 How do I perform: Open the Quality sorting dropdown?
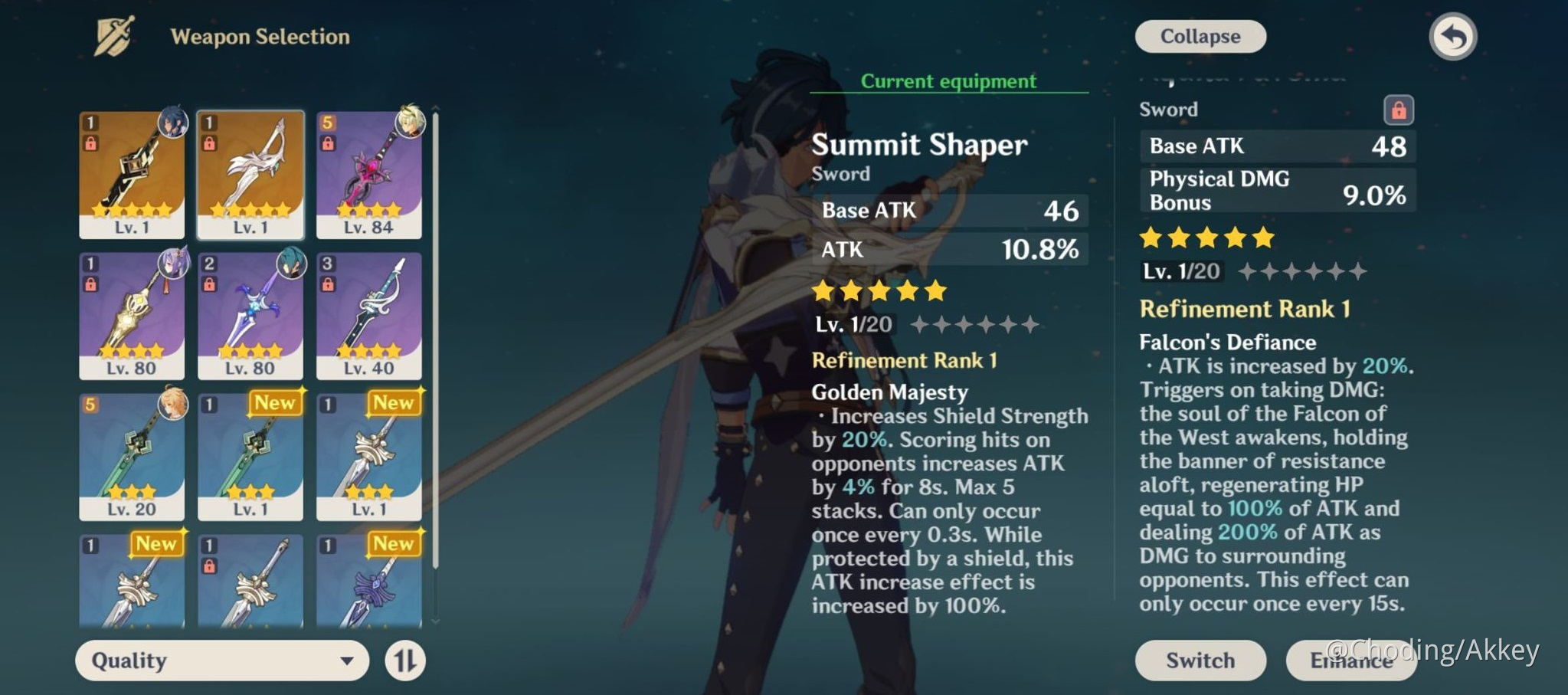221,660
